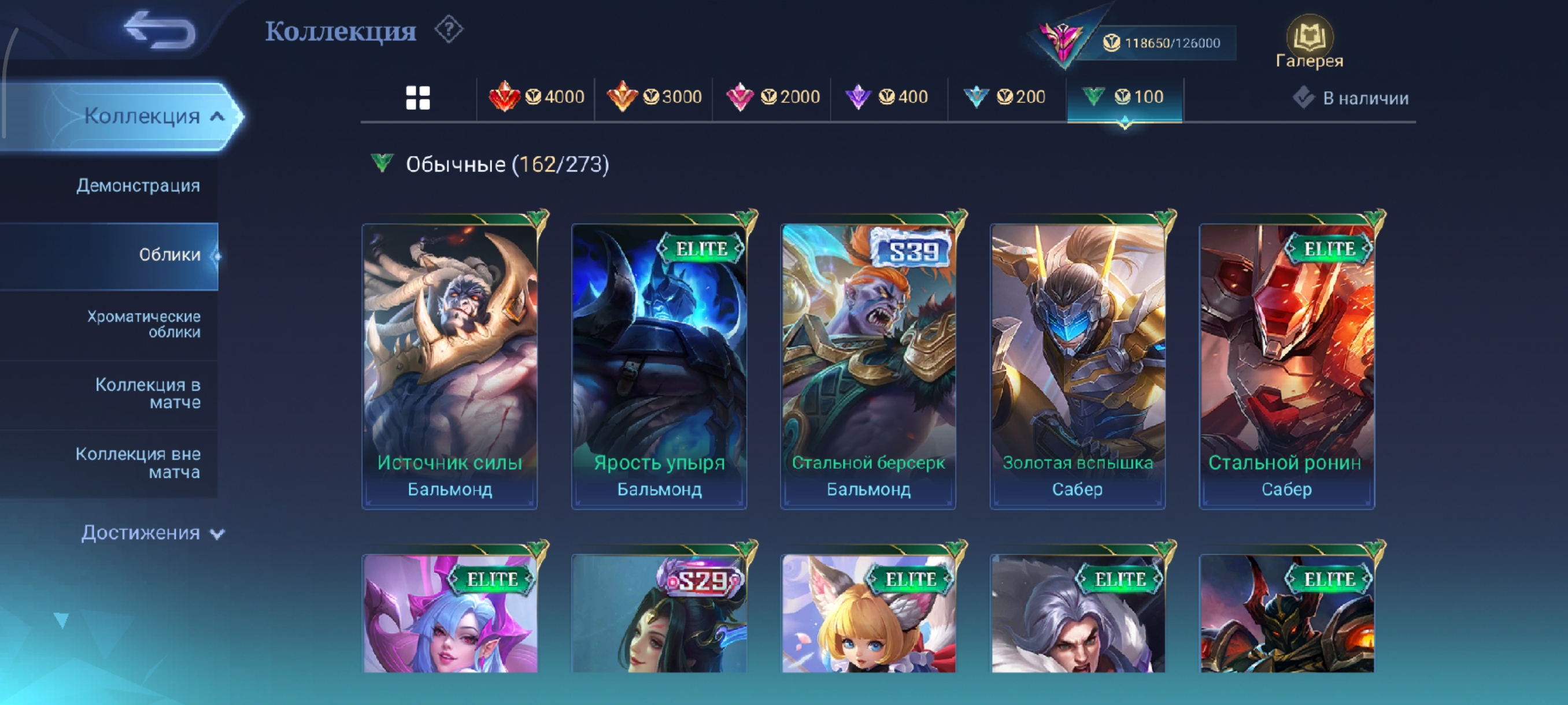Image resolution: width=1568 pixels, height=705 pixels.
Task: Choose the 200 points tier tab
Action: pyautogui.click(x=1005, y=97)
